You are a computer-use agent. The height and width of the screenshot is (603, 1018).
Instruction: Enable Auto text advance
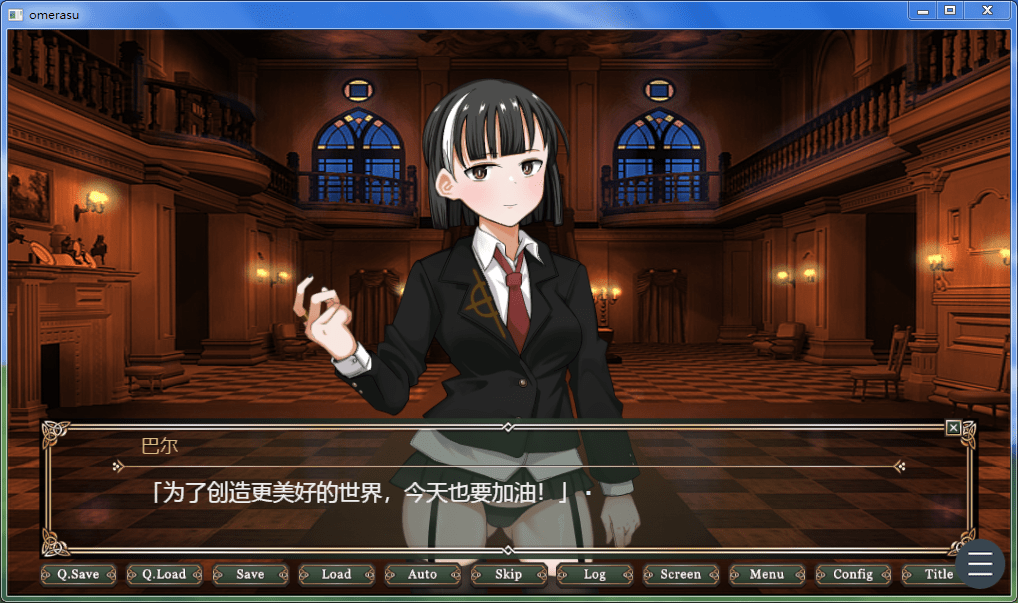point(422,574)
